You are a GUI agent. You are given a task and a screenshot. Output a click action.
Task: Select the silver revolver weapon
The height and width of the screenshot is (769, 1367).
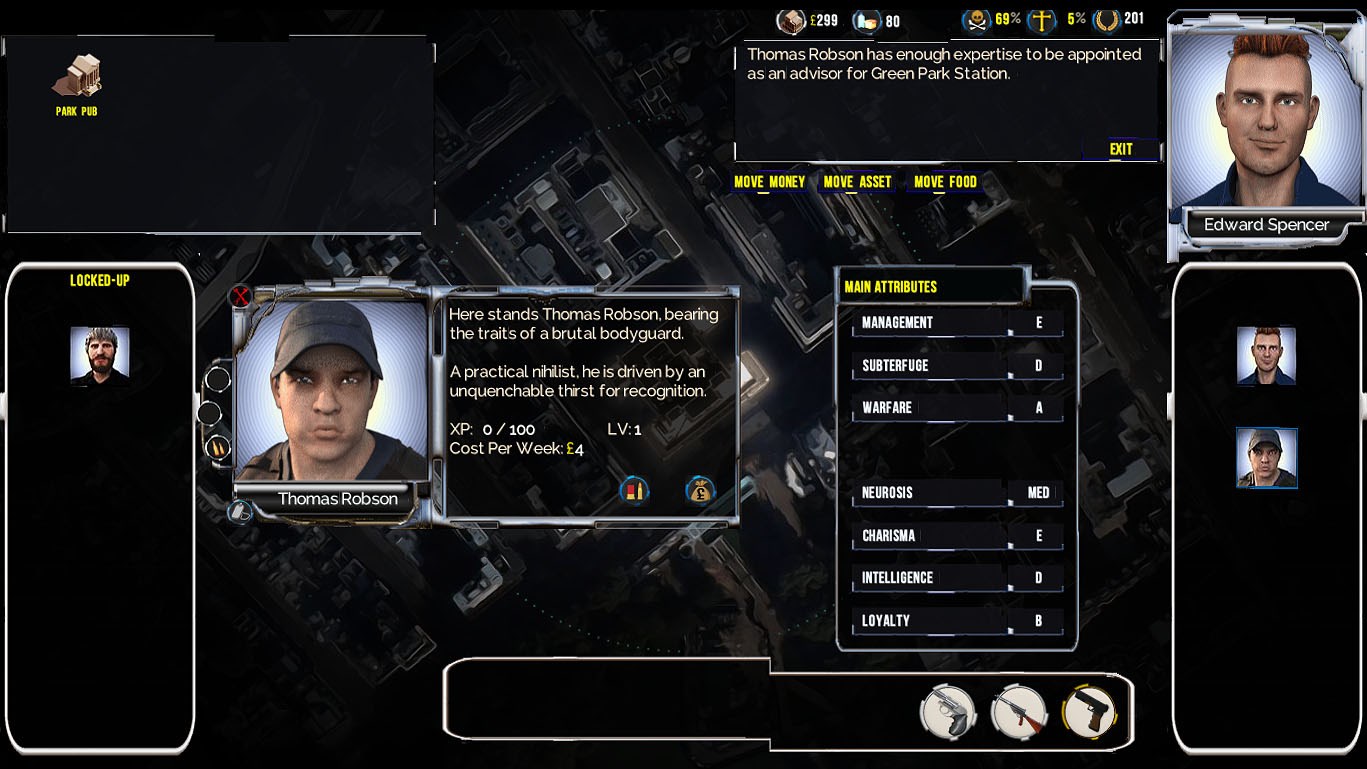pyautogui.click(x=947, y=712)
